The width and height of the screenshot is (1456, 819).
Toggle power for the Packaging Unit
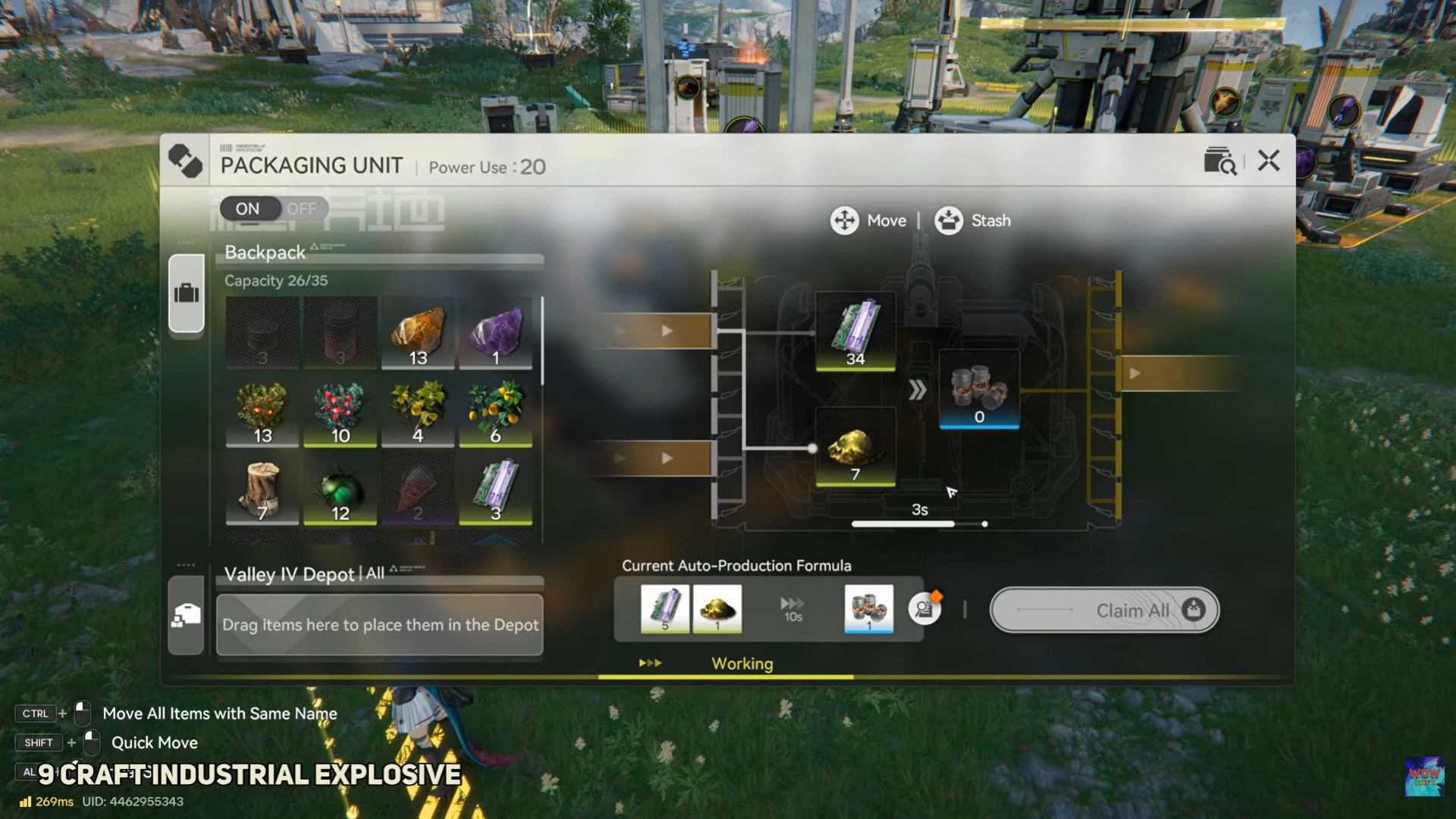coord(273,209)
